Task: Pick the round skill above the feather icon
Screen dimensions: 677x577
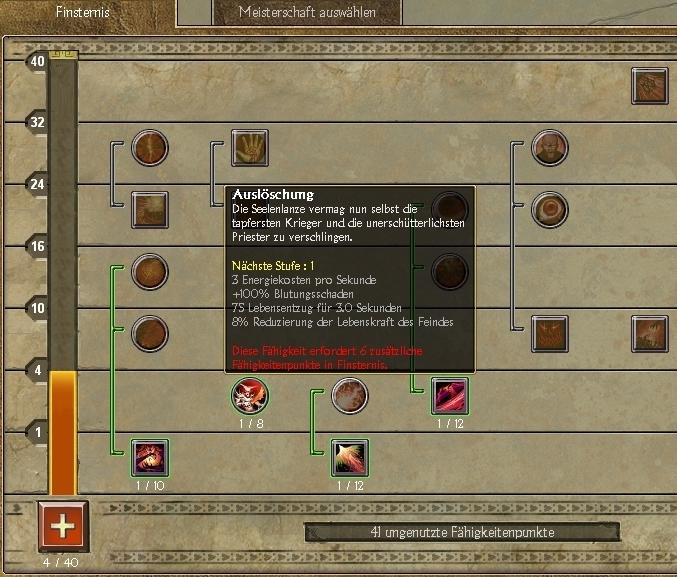Action: click(350, 396)
